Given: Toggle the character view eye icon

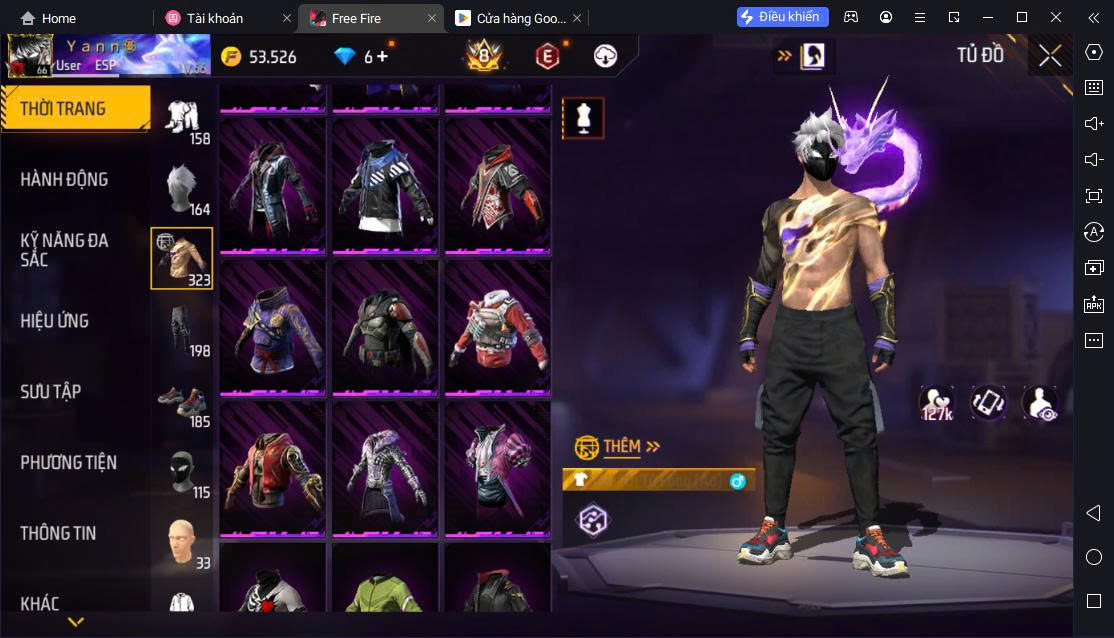Looking at the screenshot, I should [1040, 403].
